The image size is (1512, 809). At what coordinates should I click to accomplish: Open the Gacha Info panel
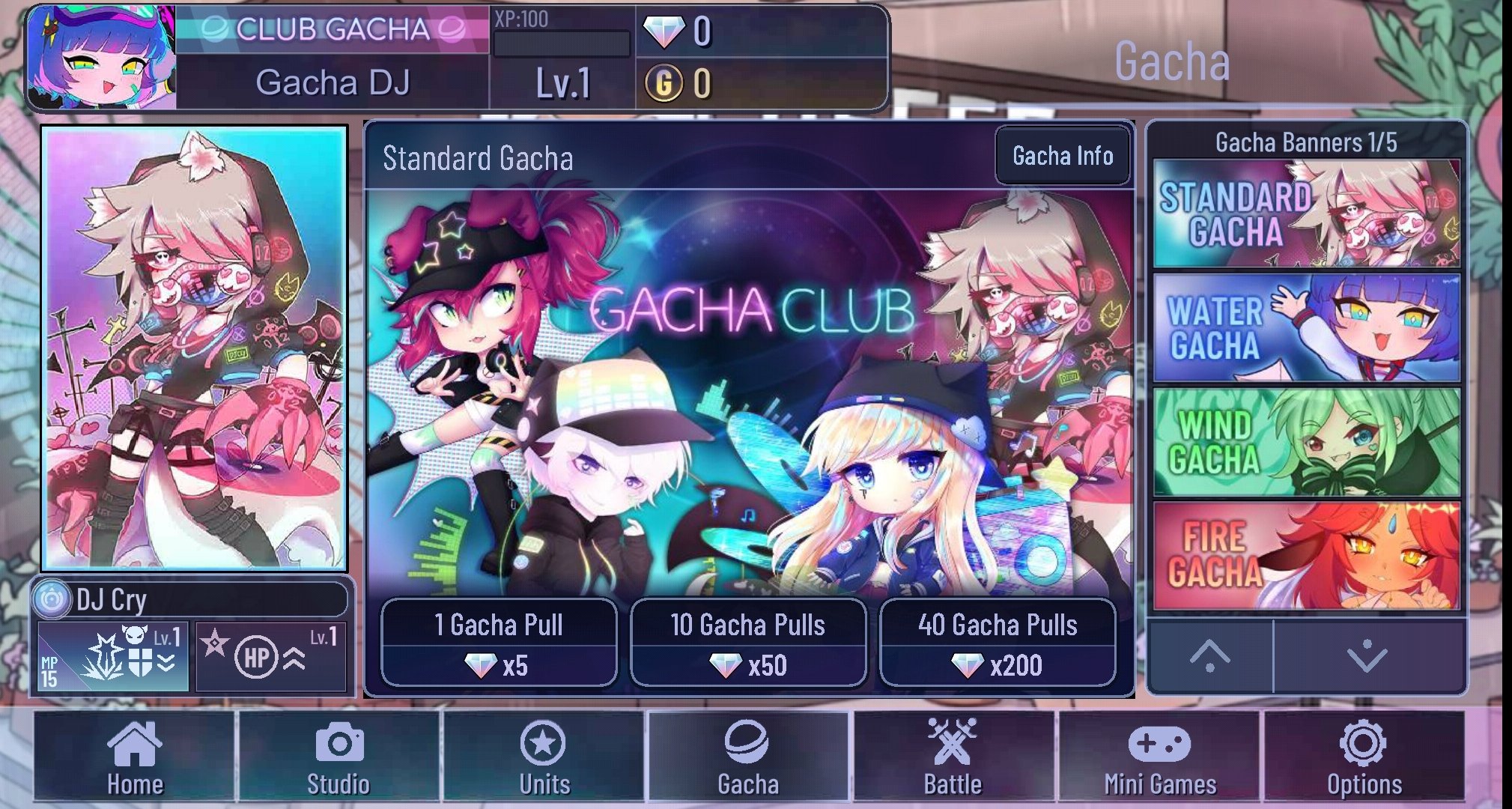click(1062, 156)
